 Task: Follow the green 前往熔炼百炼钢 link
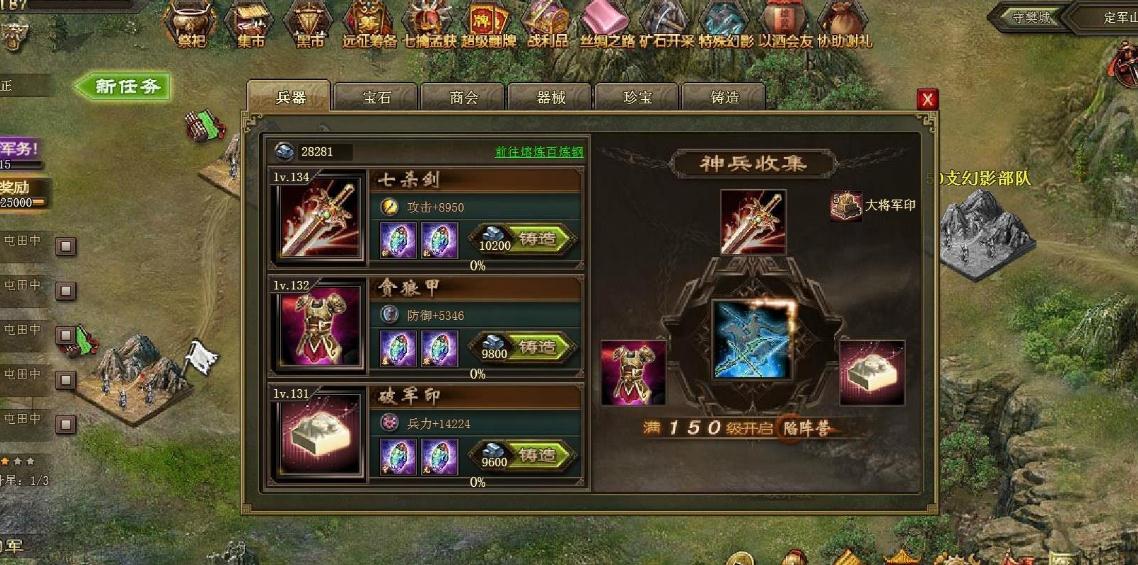(539, 152)
